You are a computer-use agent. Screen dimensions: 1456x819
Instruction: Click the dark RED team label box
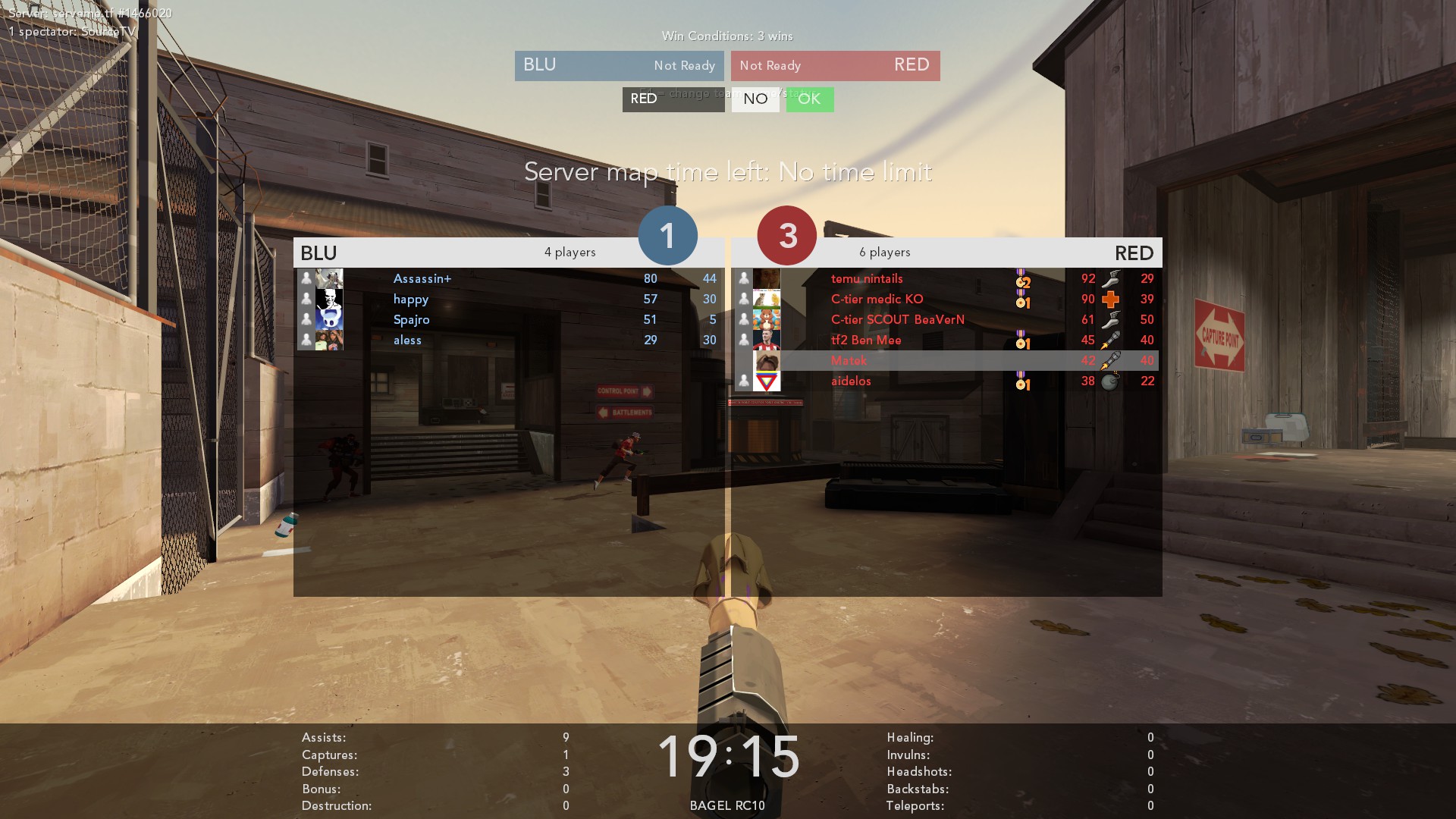(673, 99)
